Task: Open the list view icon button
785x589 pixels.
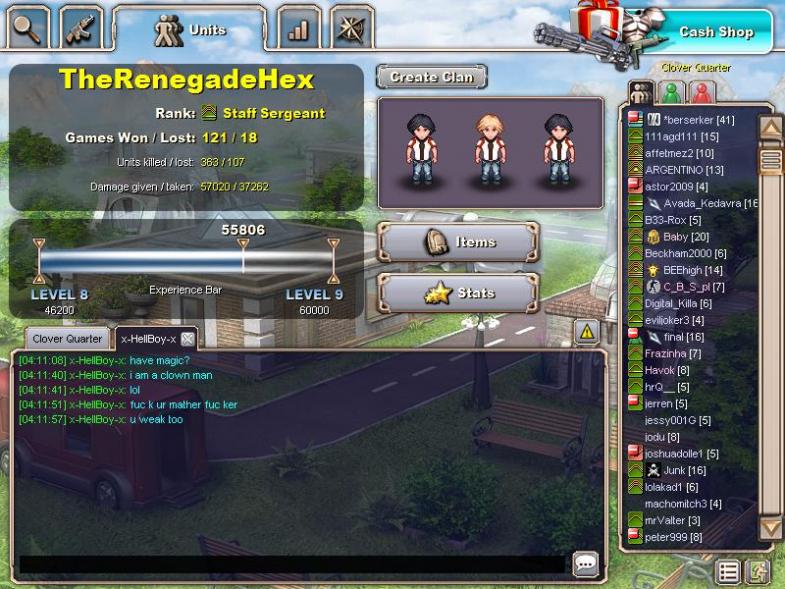Action: point(730,572)
